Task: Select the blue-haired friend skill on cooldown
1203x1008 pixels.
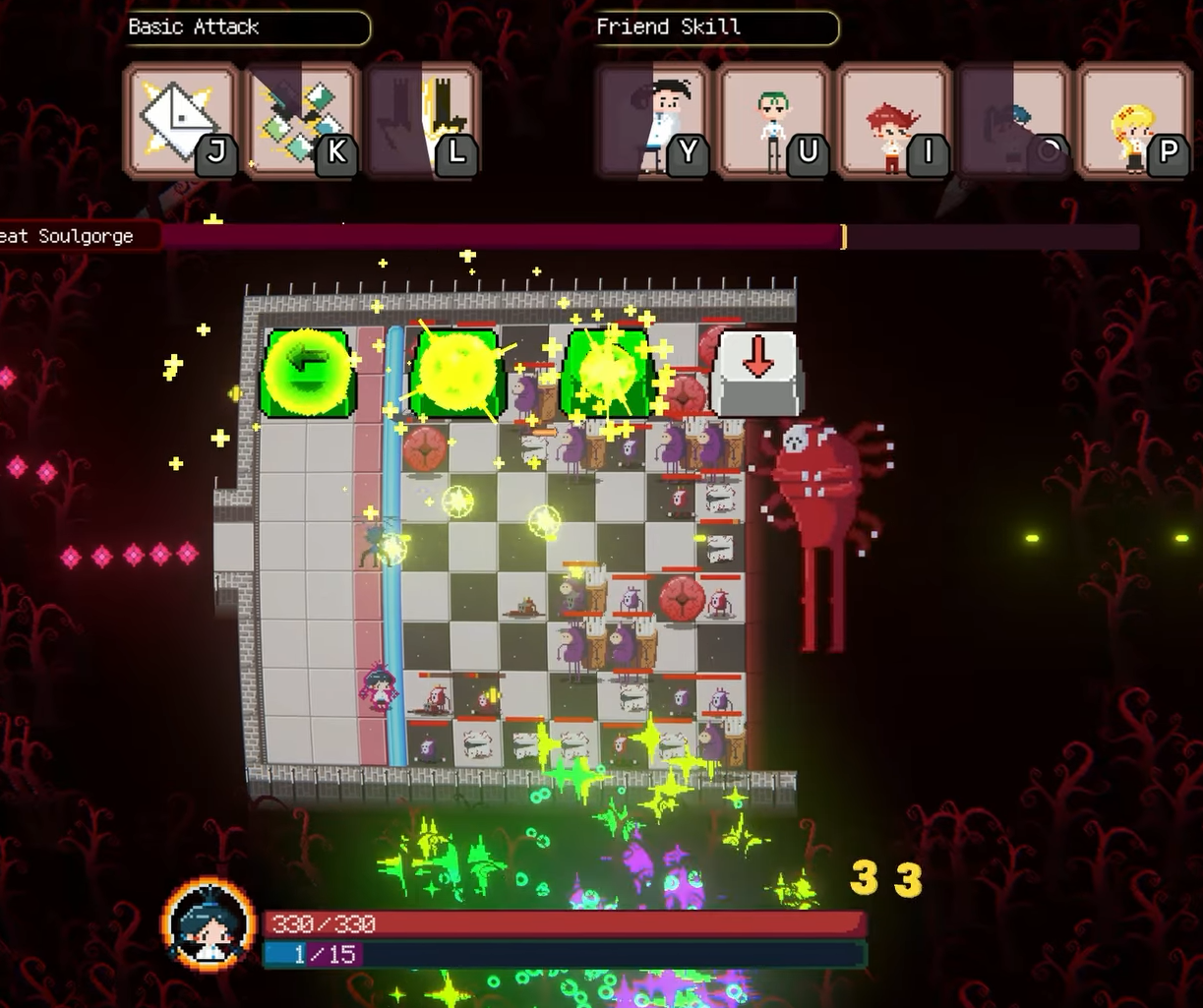Action: [1013, 121]
